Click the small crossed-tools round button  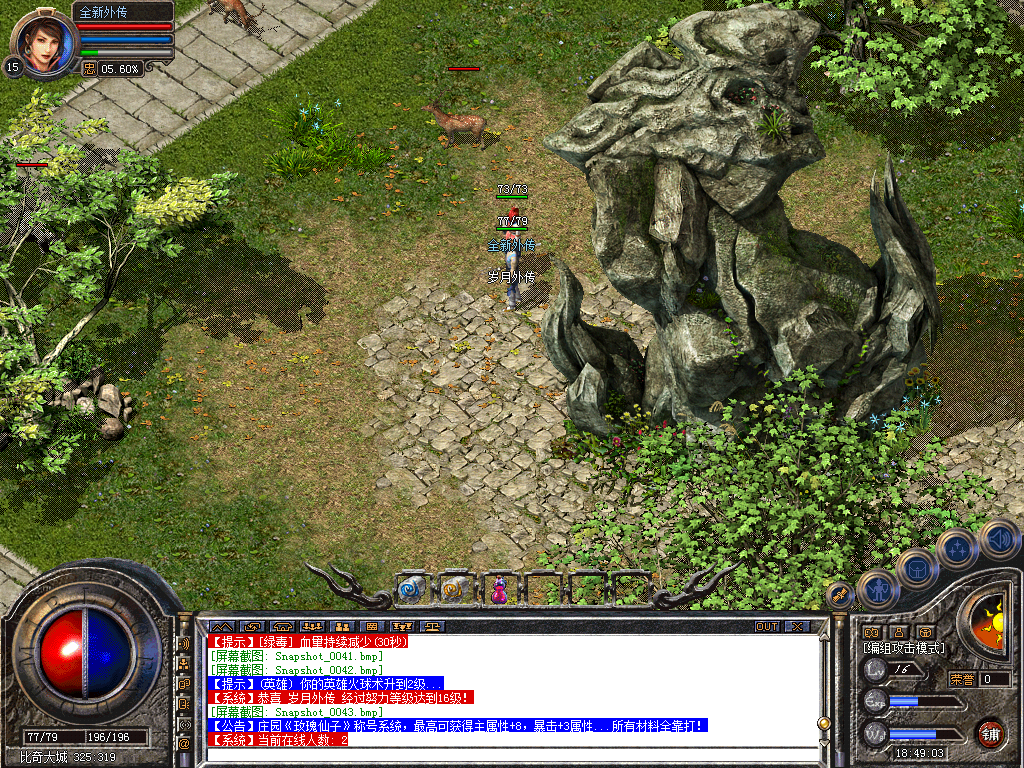click(x=840, y=594)
